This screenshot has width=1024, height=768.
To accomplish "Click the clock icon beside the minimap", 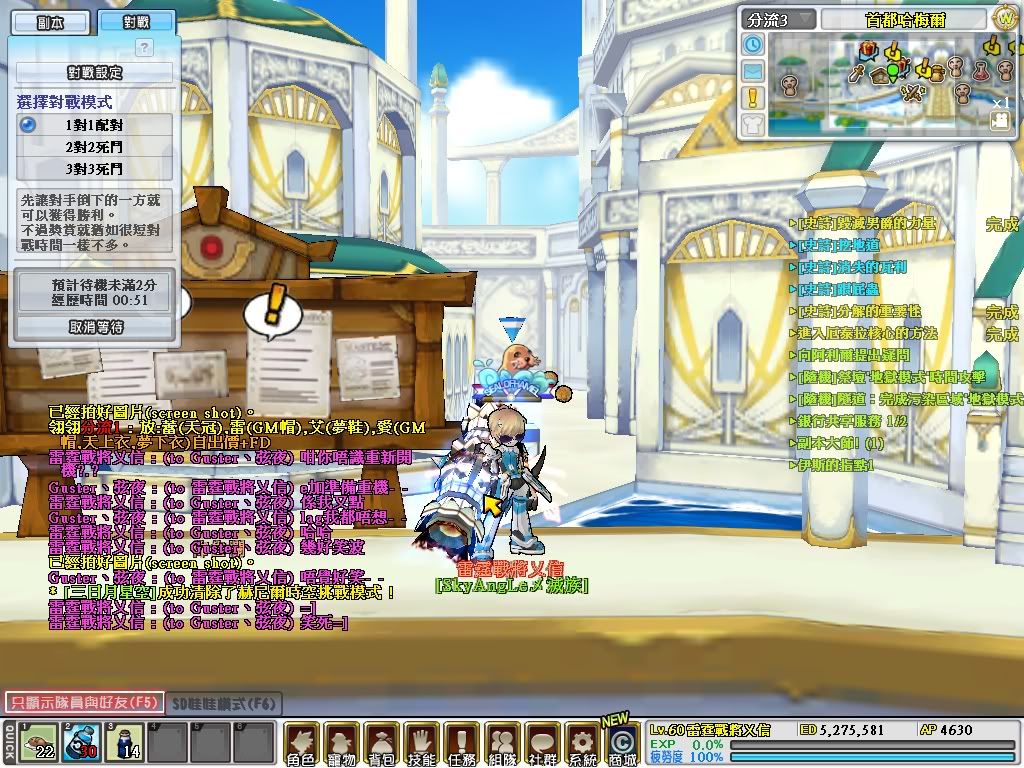I will coord(753,44).
